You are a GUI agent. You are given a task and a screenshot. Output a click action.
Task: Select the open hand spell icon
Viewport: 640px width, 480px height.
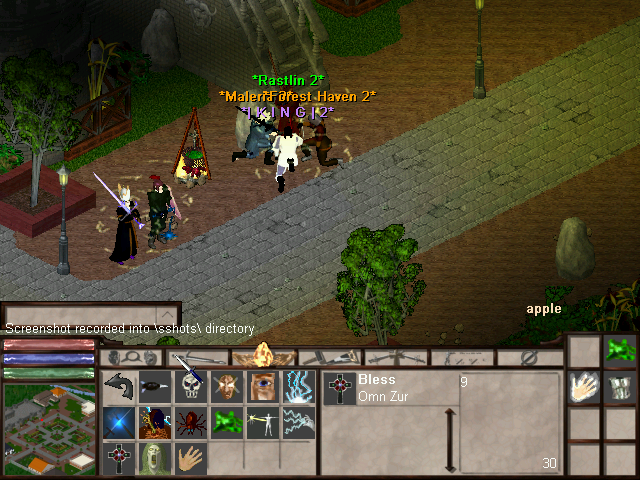(x=190, y=458)
